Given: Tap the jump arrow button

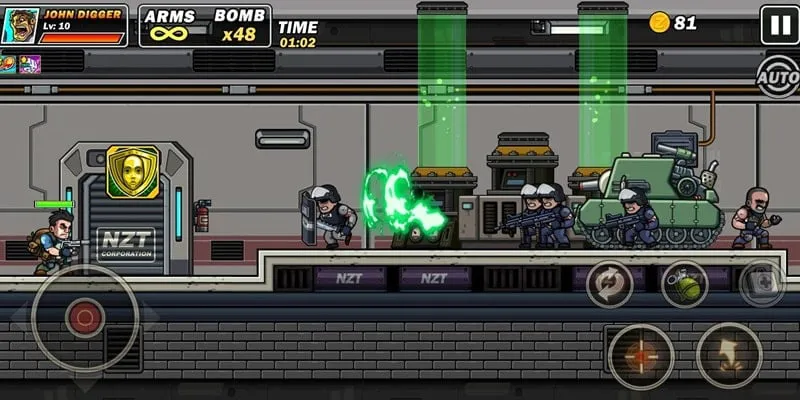Looking at the screenshot, I should tap(729, 356).
